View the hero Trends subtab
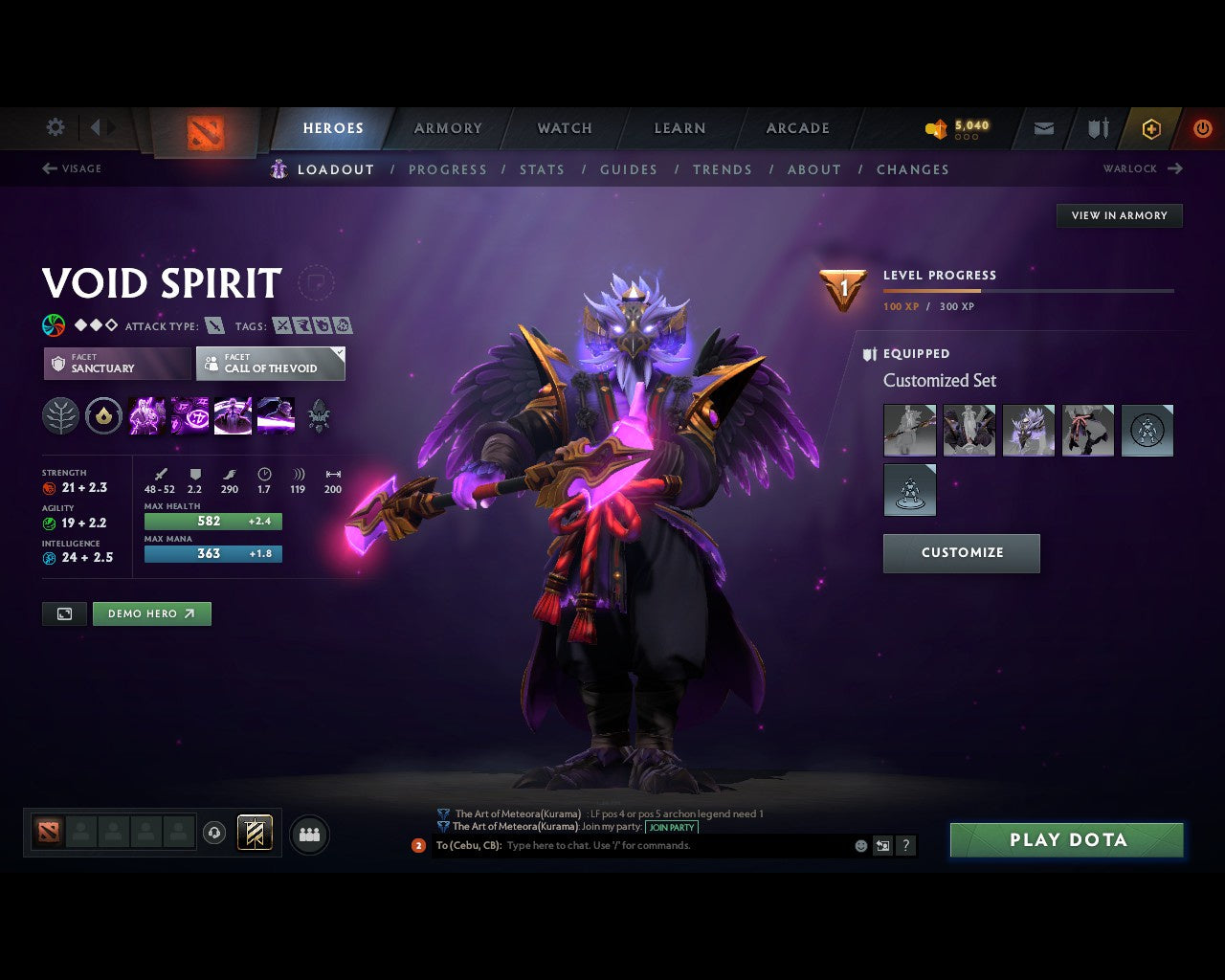The image size is (1225, 980). coord(723,169)
